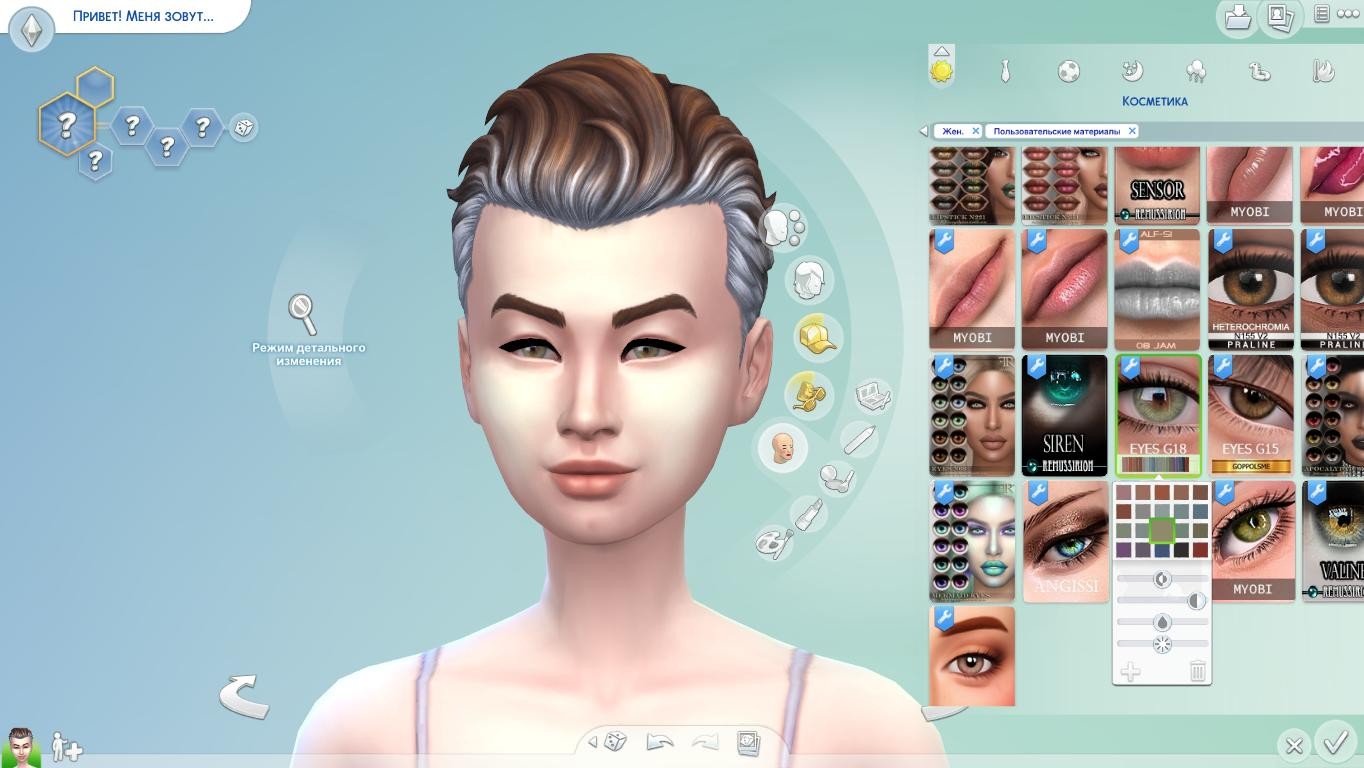Rotate the Sim with the curved arrow

(244, 696)
